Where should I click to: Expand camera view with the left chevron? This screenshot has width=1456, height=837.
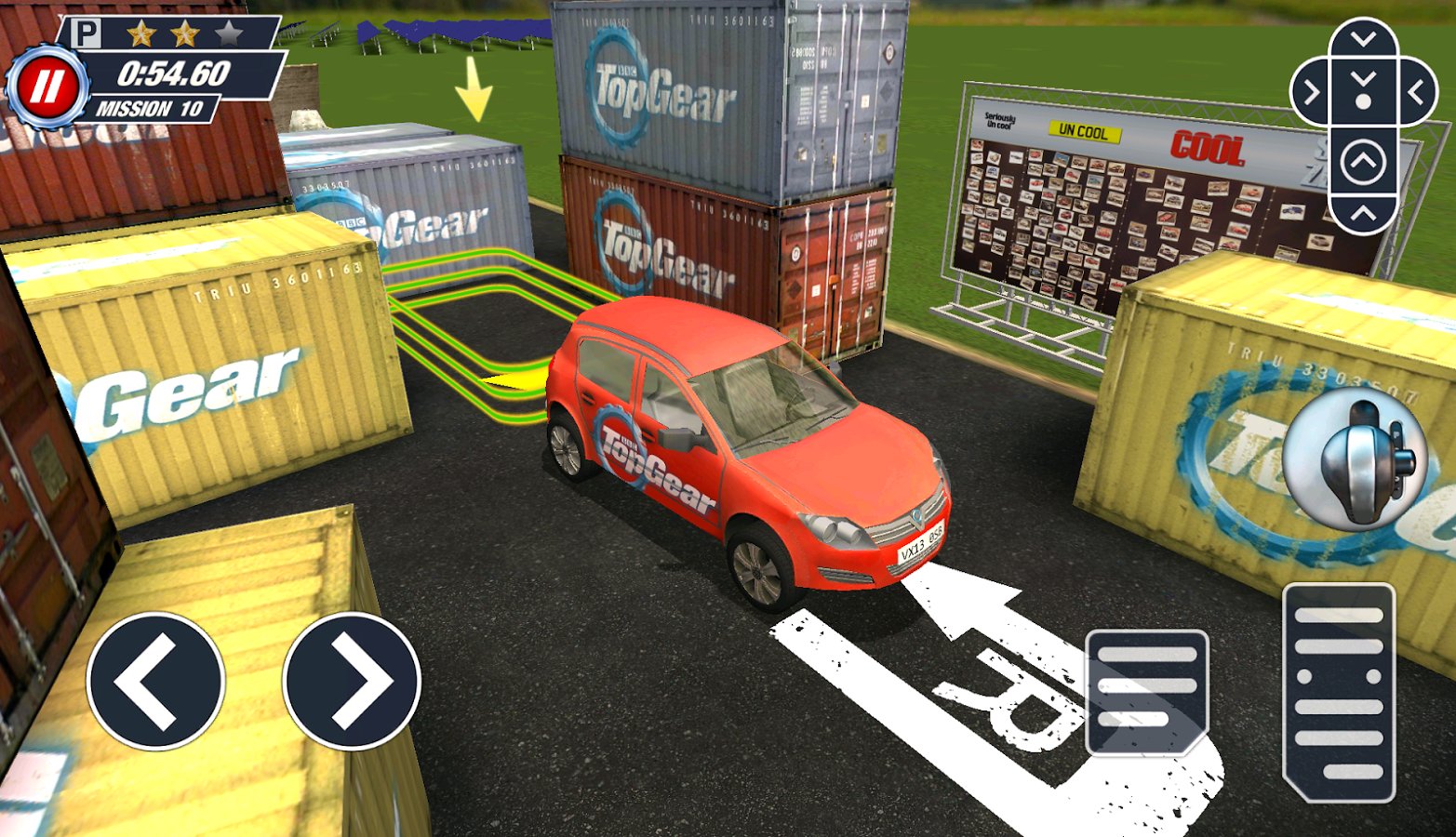tap(1312, 92)
